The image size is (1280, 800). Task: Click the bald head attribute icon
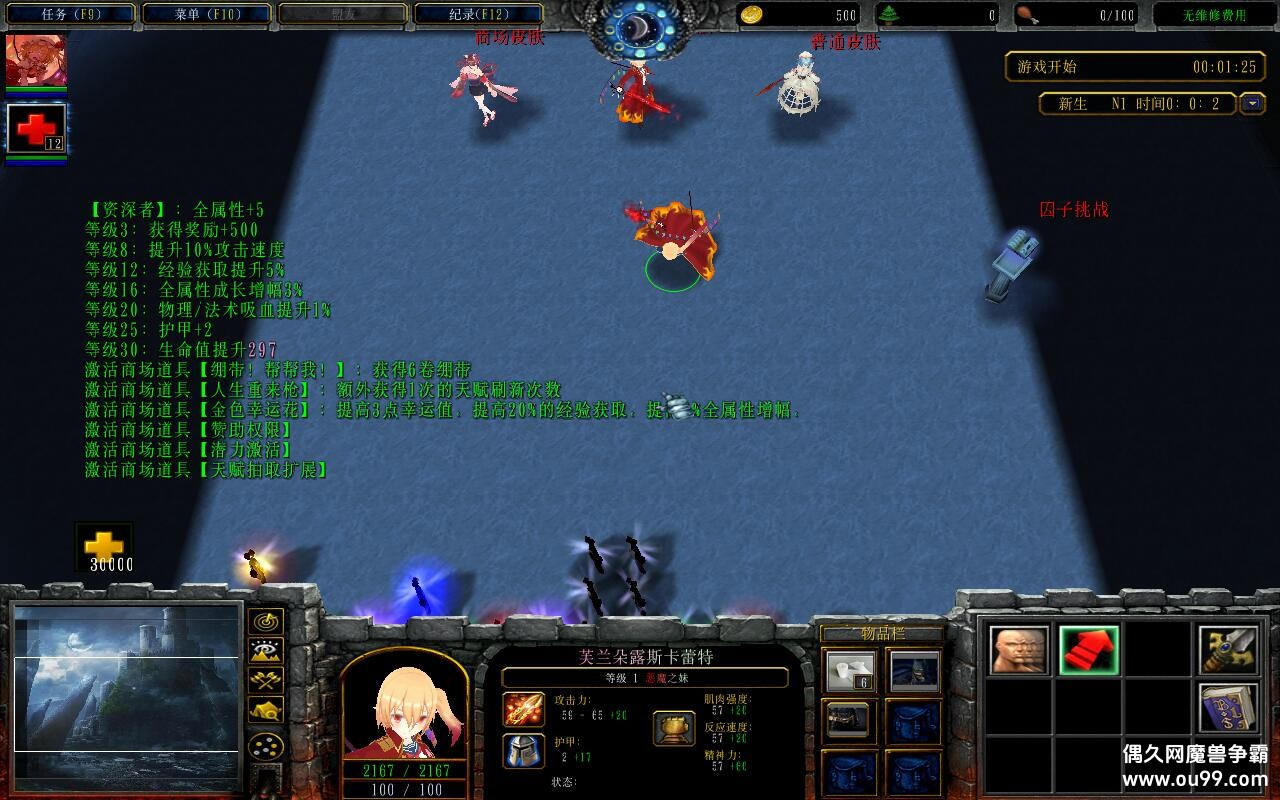(x=1020, y=650)
